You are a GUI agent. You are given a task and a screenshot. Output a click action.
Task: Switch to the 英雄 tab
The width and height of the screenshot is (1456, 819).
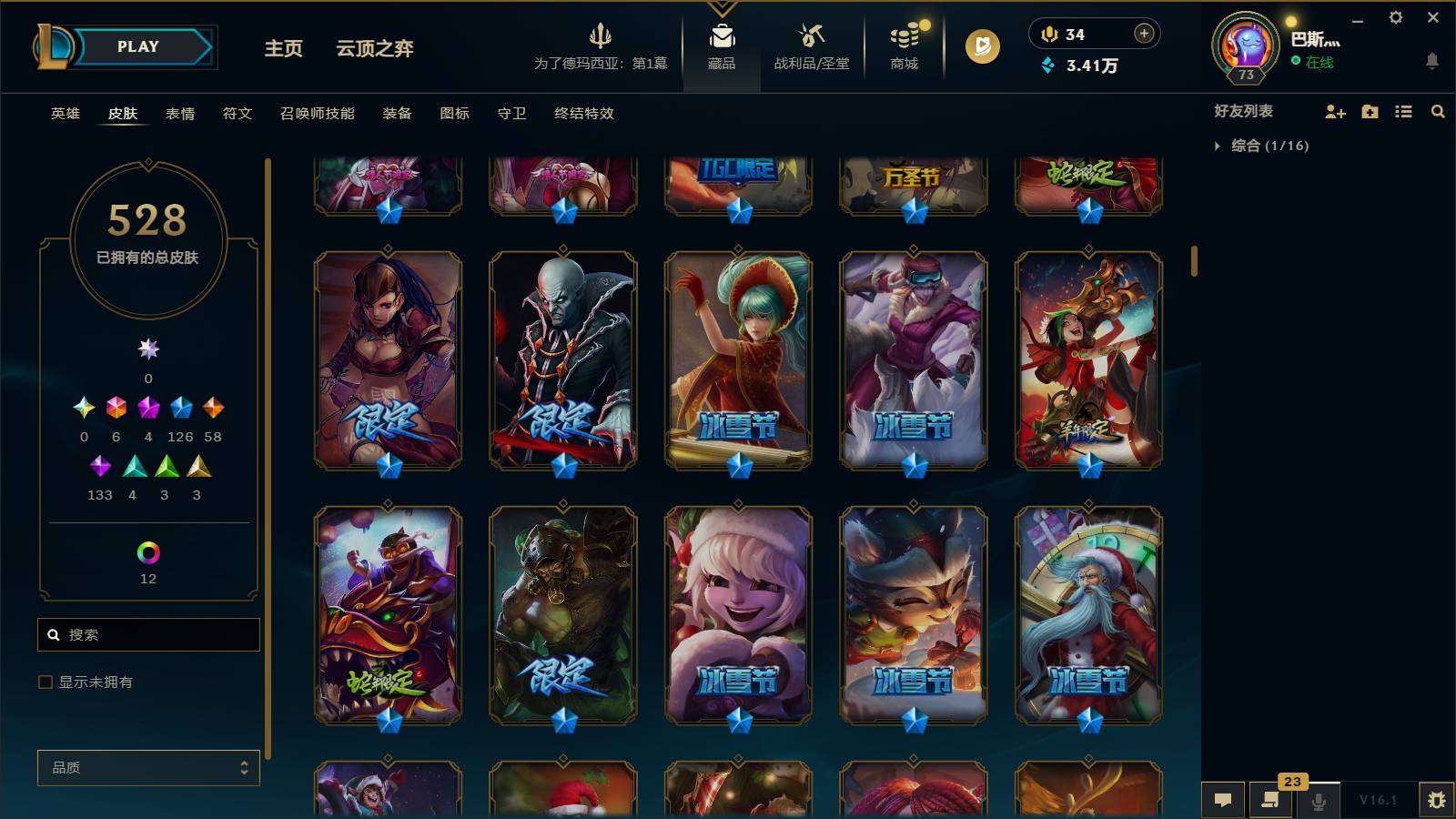coord(64,114)
